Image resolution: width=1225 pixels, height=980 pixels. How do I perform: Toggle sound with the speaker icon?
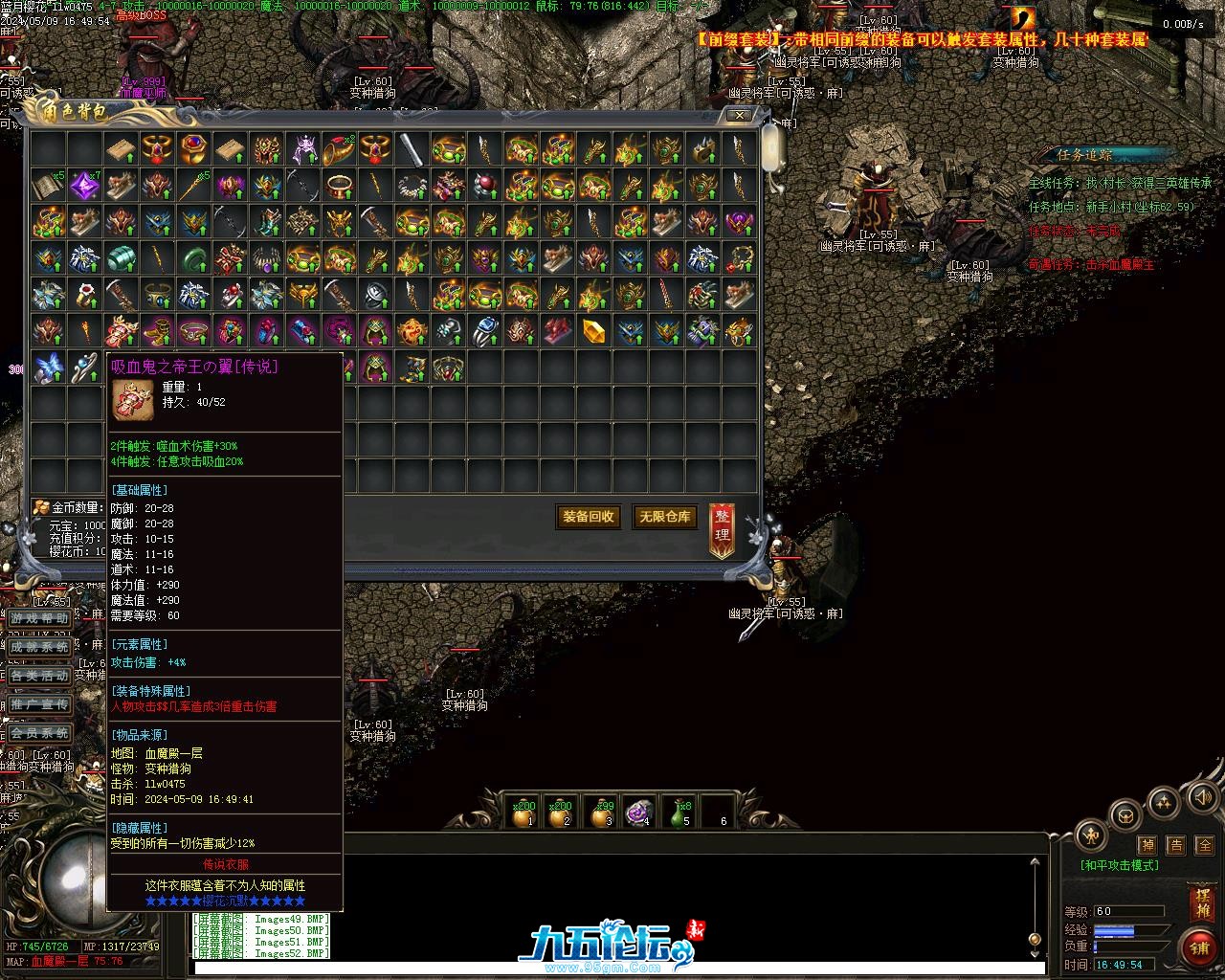point(1201,796)
